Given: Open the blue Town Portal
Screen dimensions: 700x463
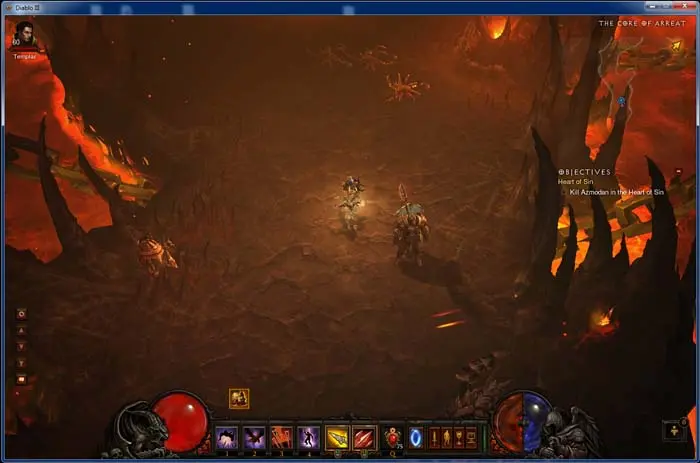Looking at the screenshot, I should coord(416,437).
